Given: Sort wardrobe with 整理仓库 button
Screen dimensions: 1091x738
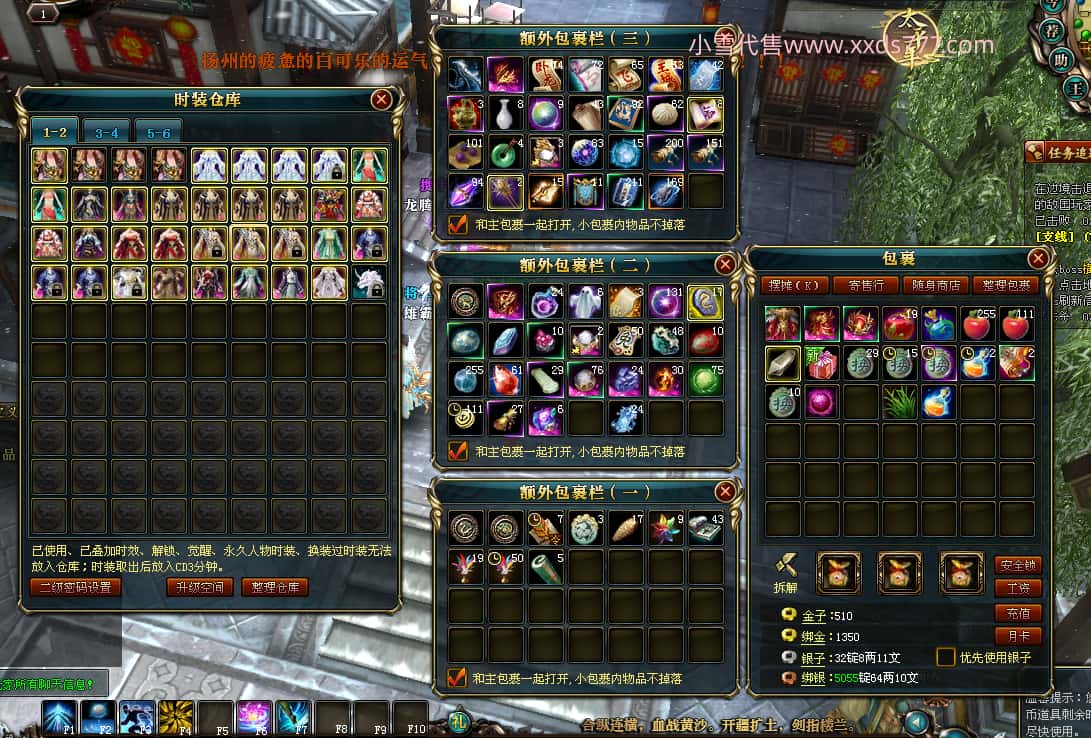Looking at the screenshot, I should (x=275, y=587).
